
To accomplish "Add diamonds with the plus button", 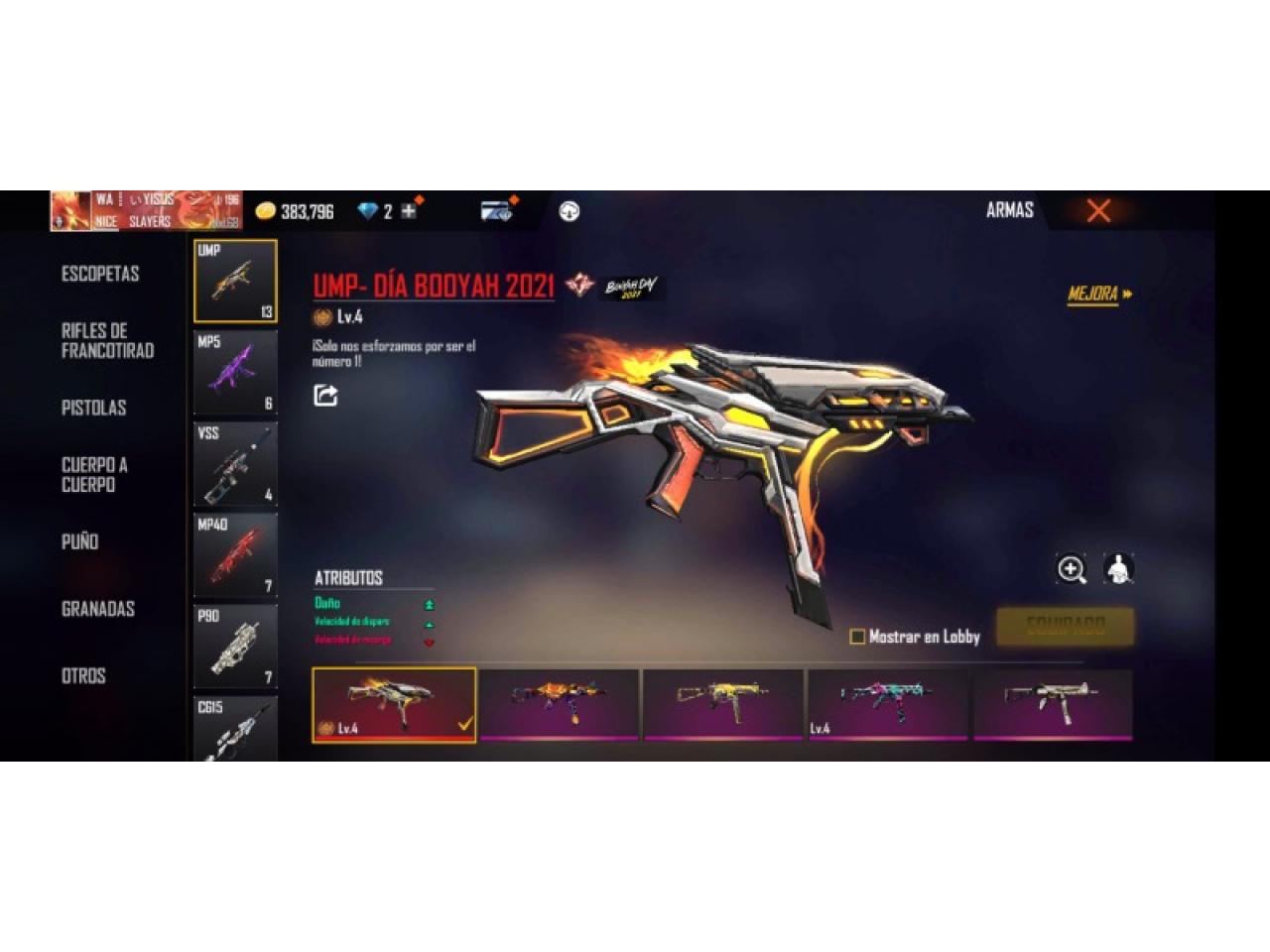I will [408, 211].
